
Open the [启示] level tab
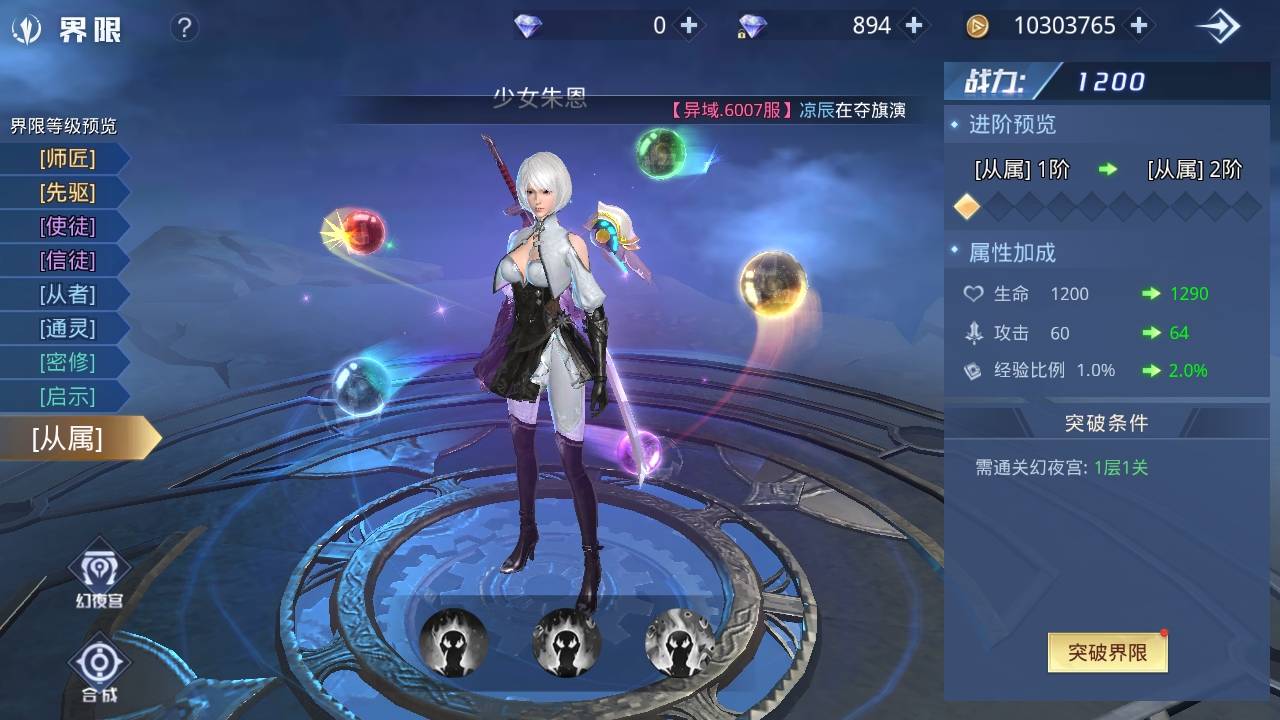tap(67, 396)
